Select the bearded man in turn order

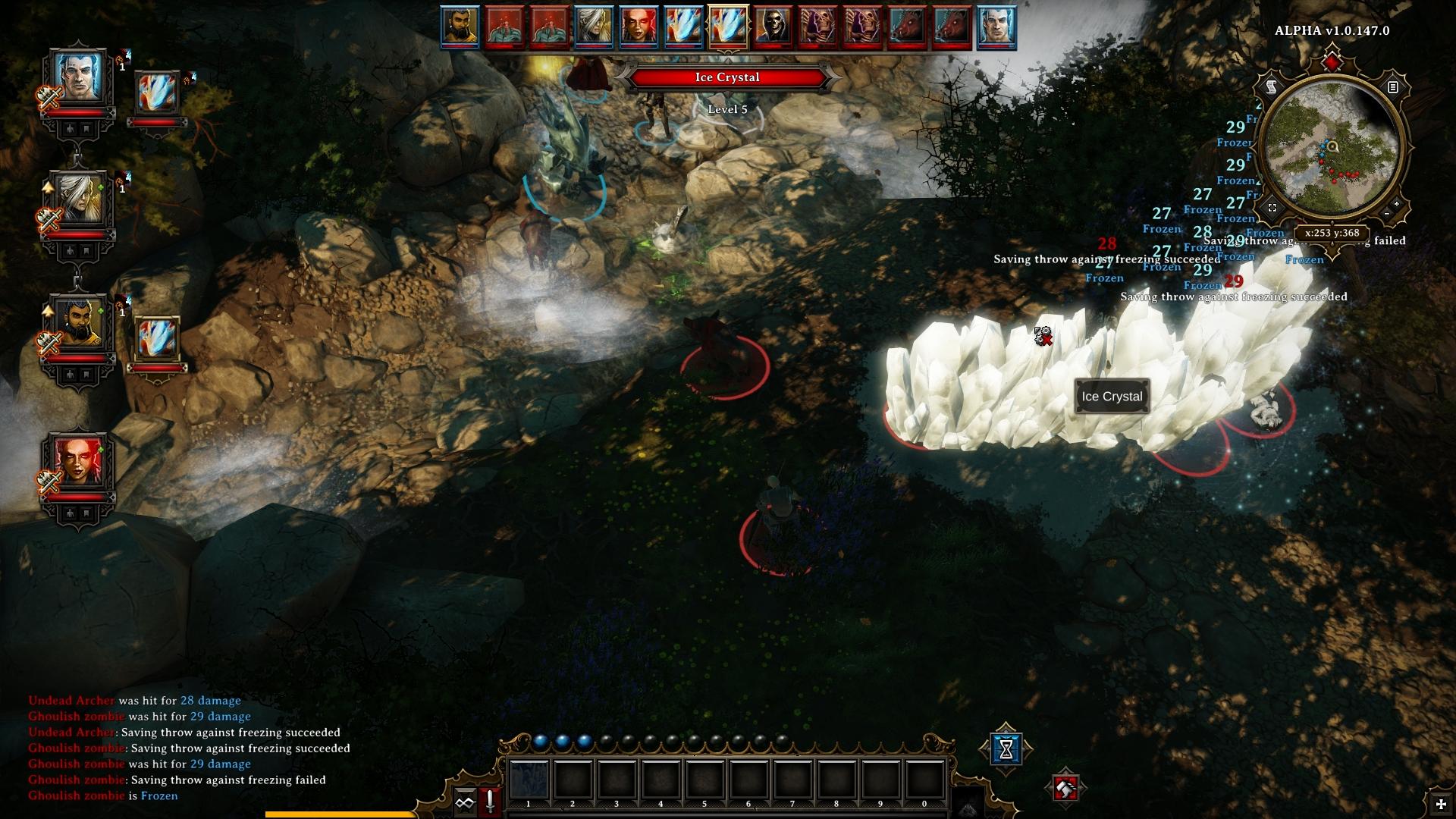point(460,27)
